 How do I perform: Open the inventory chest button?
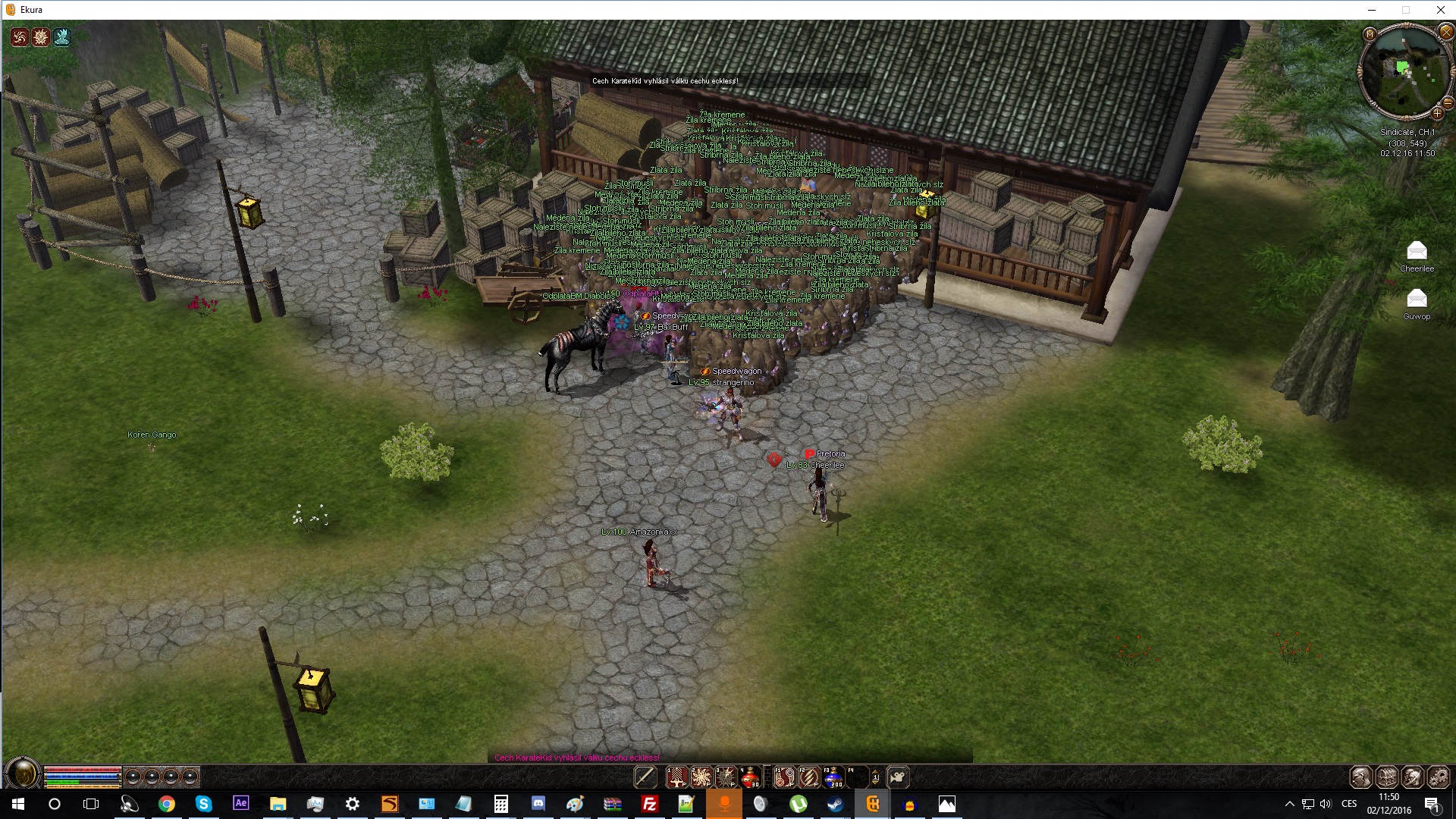(x=1387, y=777)
